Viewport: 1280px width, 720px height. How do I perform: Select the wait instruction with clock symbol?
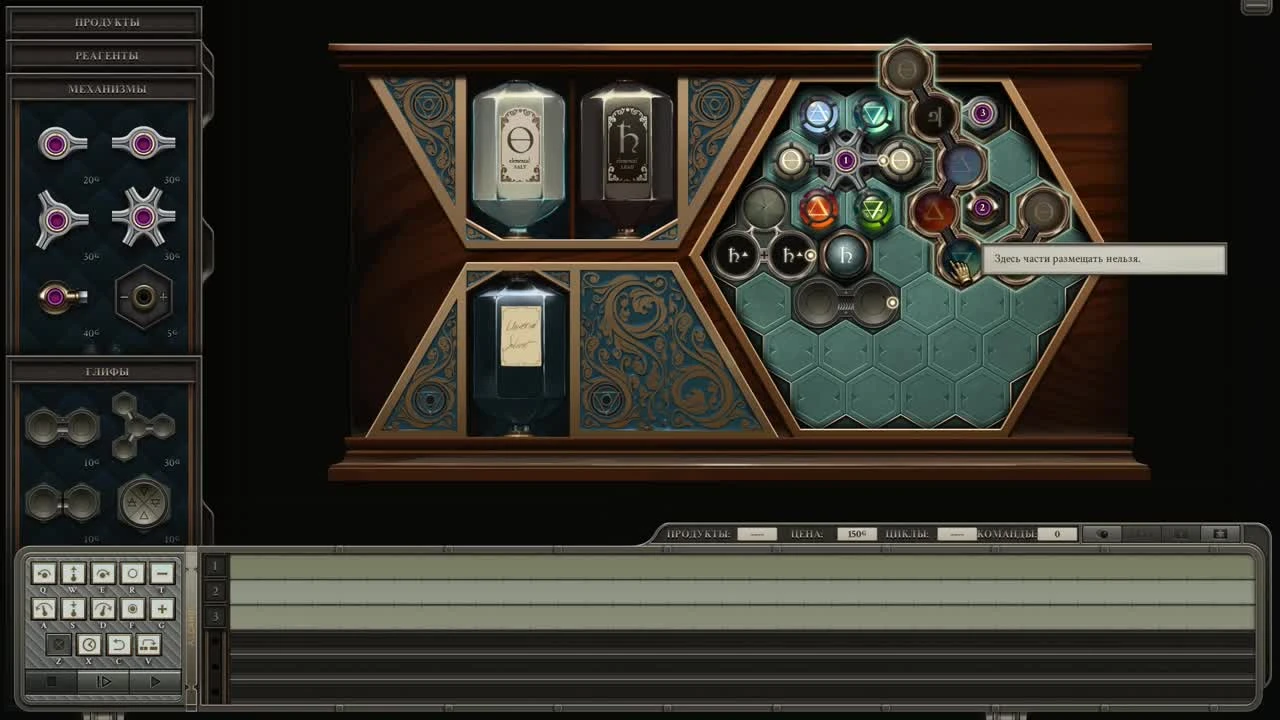pos(88,645)
